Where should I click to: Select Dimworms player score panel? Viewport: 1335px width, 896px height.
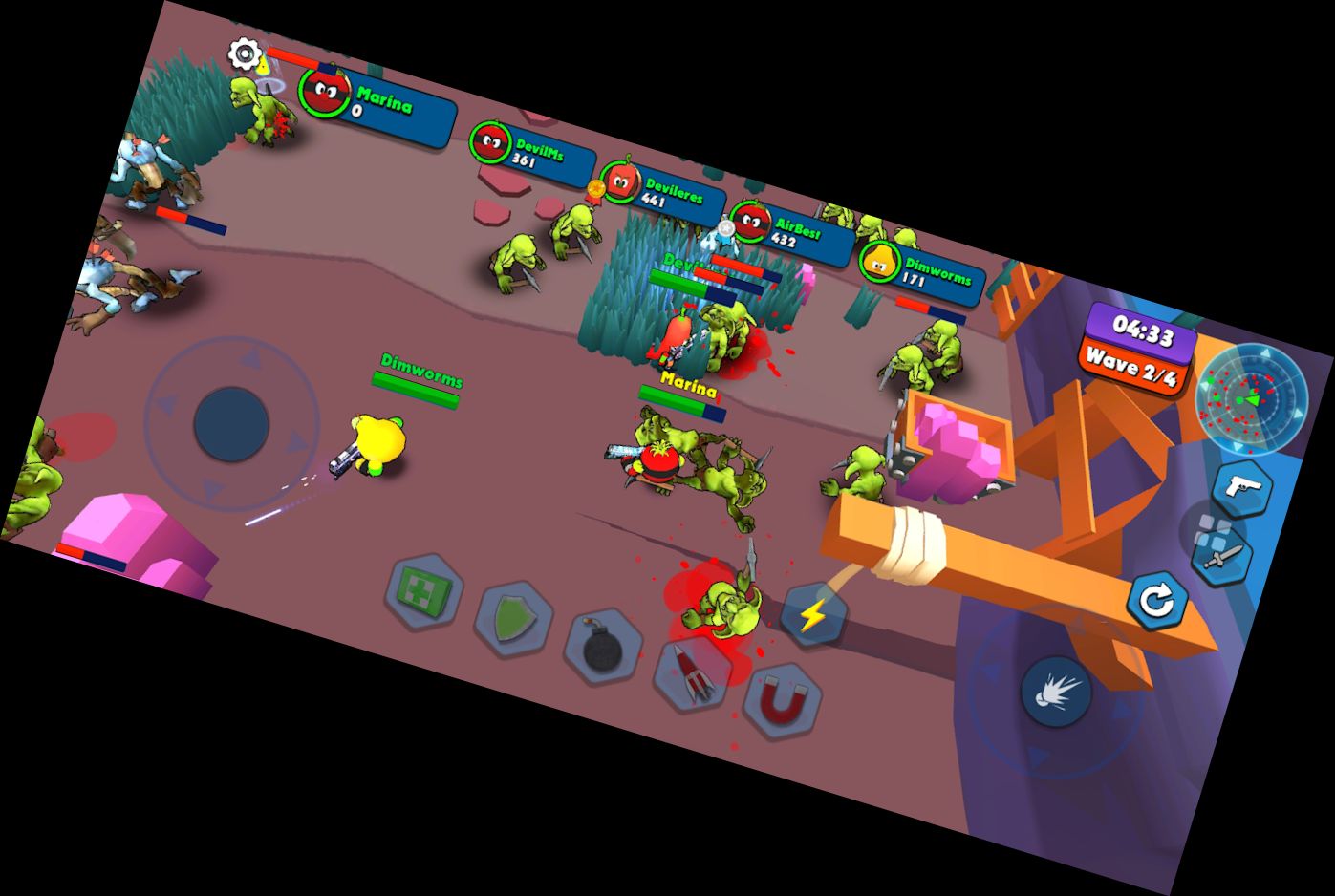[x=919, y=268]
